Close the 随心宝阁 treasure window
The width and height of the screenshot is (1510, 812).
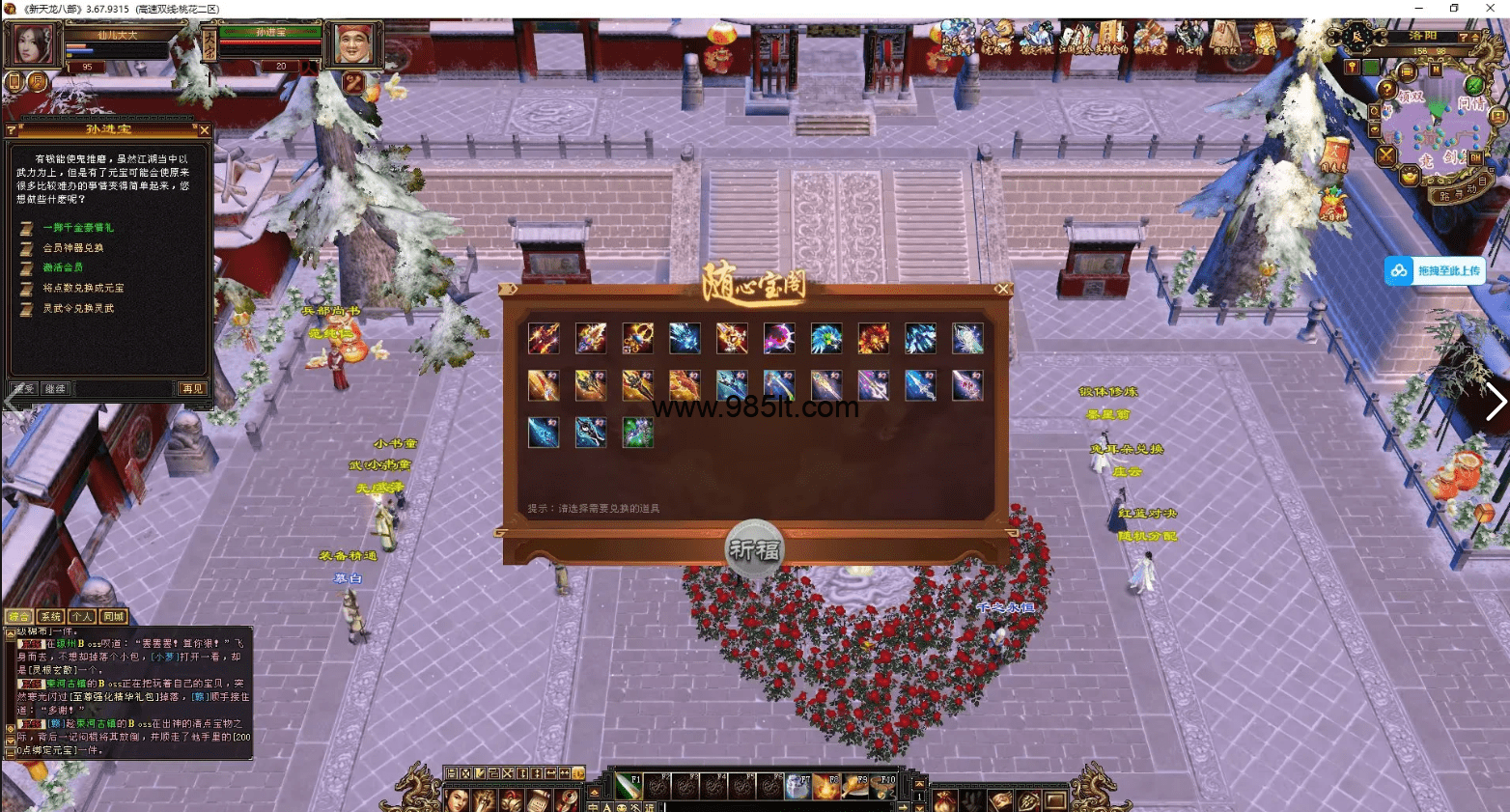pos(1002,289)
